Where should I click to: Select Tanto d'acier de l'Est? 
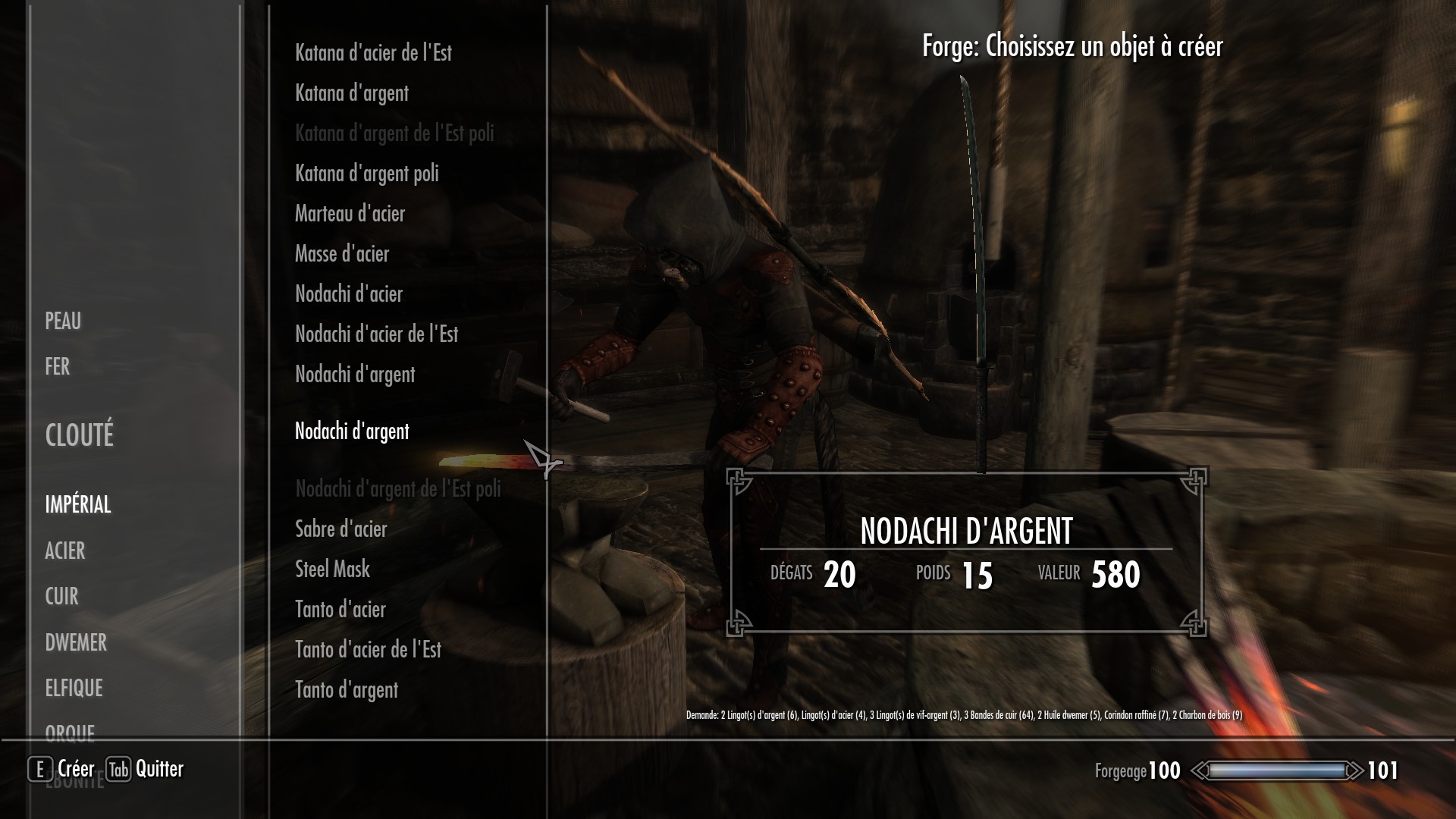point(368,650)
